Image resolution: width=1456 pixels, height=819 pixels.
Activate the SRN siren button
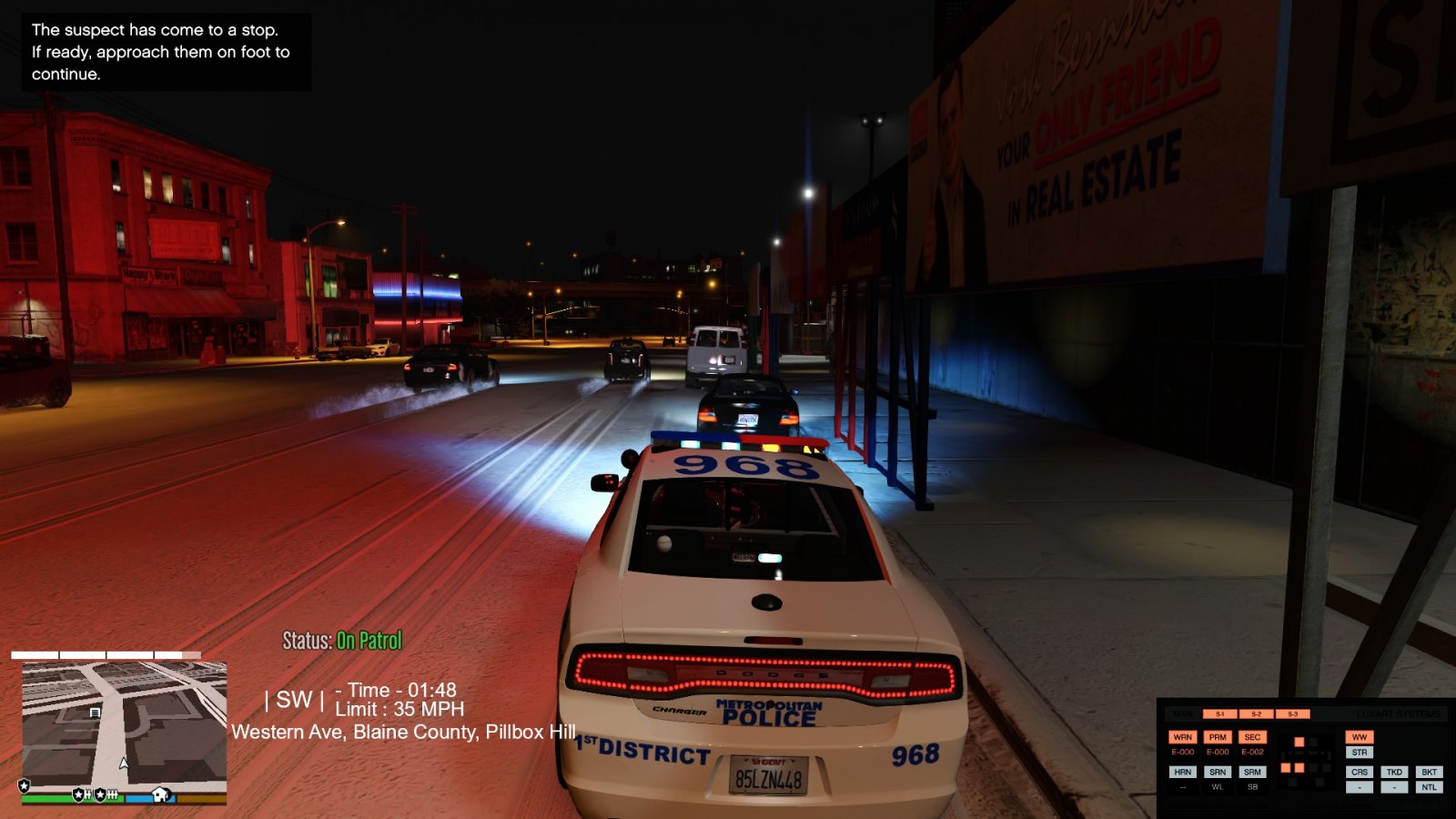pos(1218,772)
